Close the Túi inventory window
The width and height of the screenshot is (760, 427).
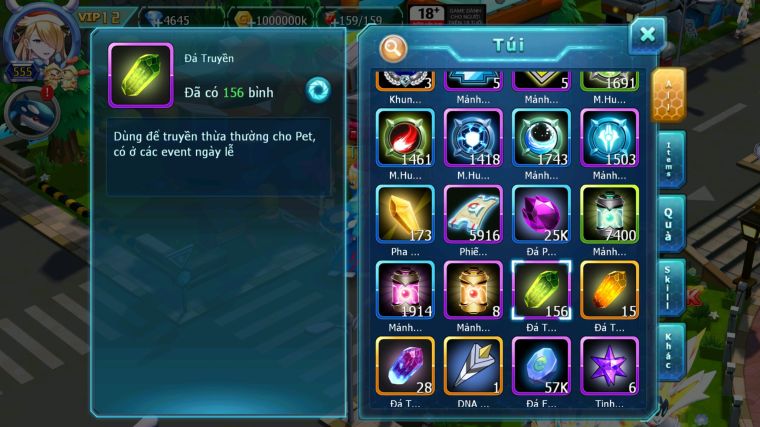pos(647,35)
